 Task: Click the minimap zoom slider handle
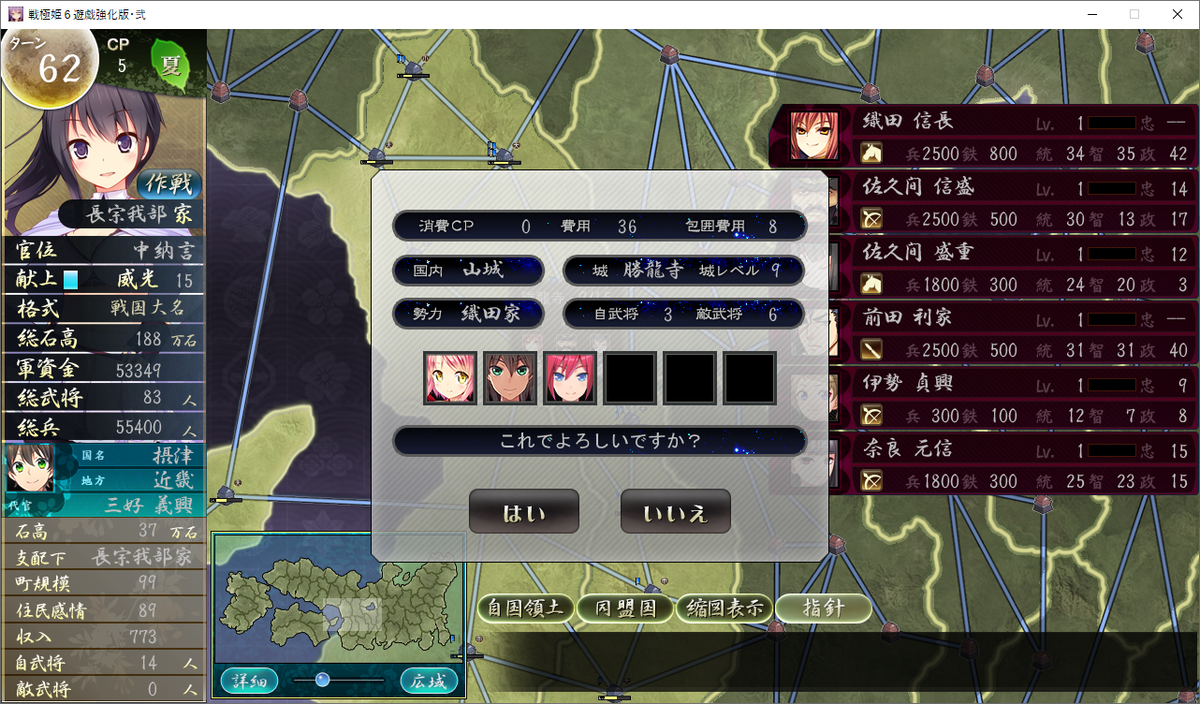pos(322,680)
